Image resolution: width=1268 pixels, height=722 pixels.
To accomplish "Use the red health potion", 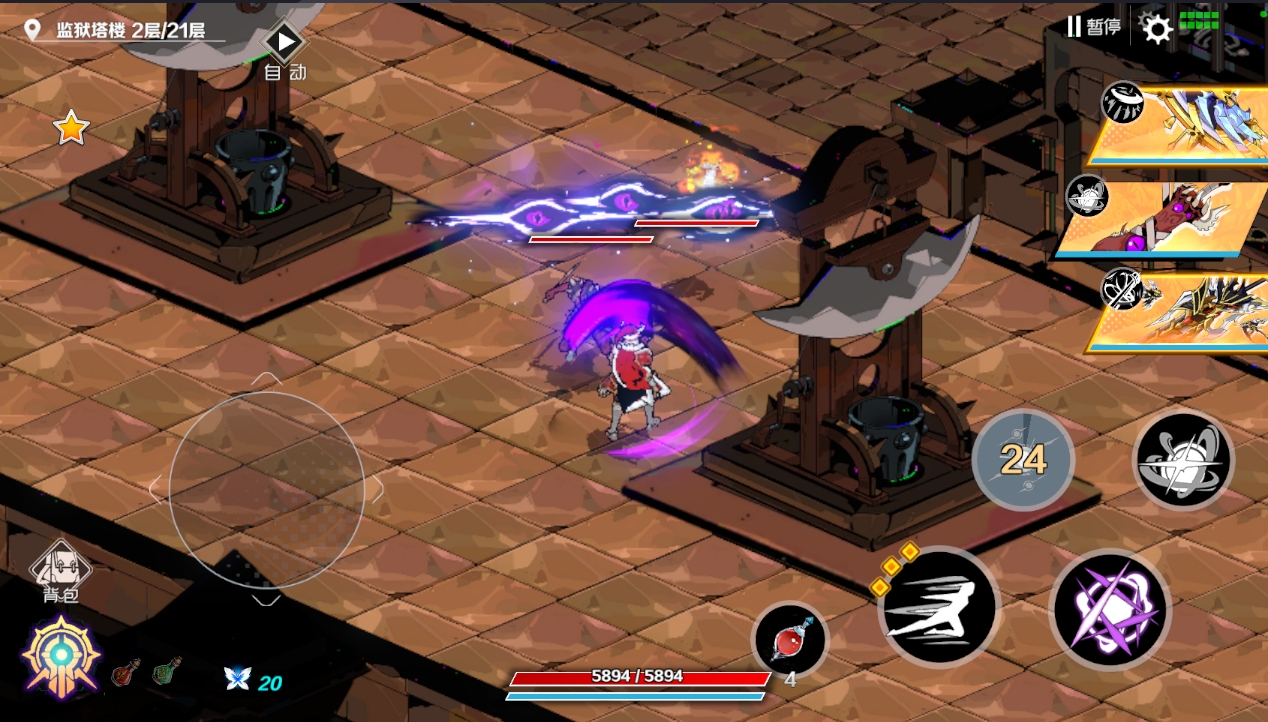I will coord(790,639).
